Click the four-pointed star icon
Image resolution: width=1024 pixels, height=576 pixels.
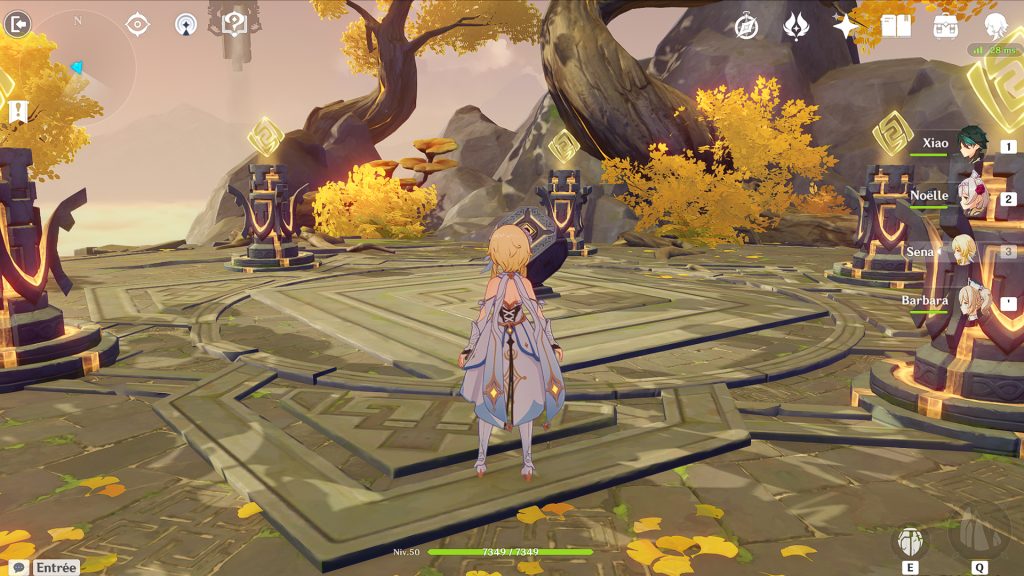click(846, 26)
